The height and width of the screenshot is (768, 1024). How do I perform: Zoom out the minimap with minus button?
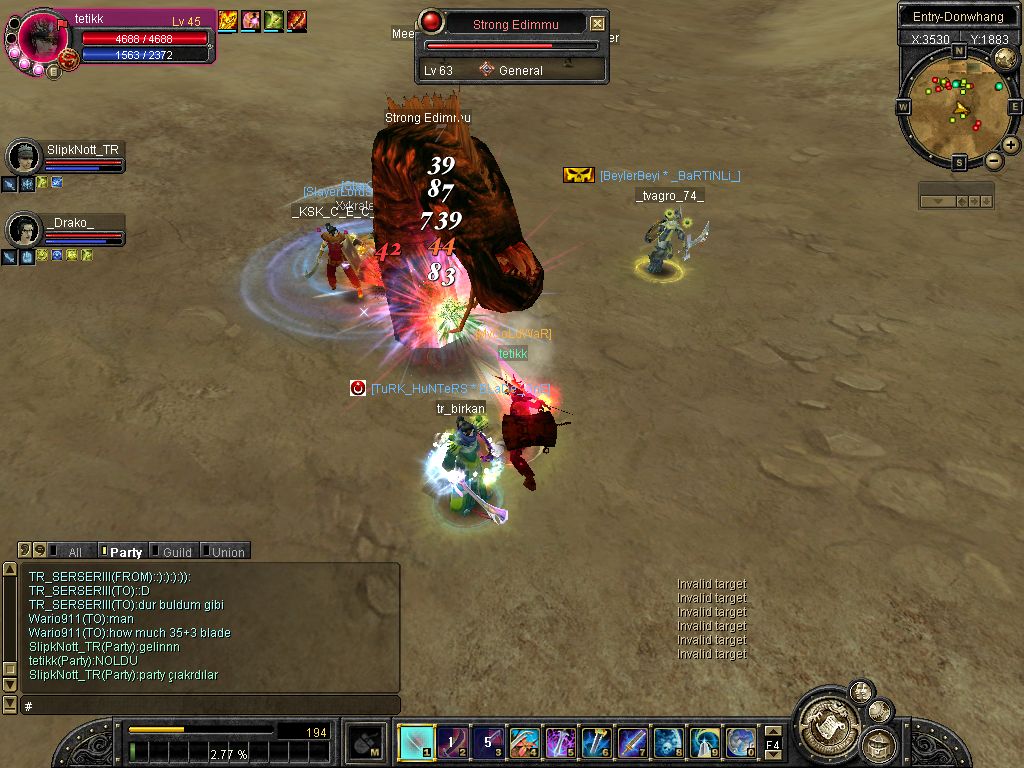994,161
